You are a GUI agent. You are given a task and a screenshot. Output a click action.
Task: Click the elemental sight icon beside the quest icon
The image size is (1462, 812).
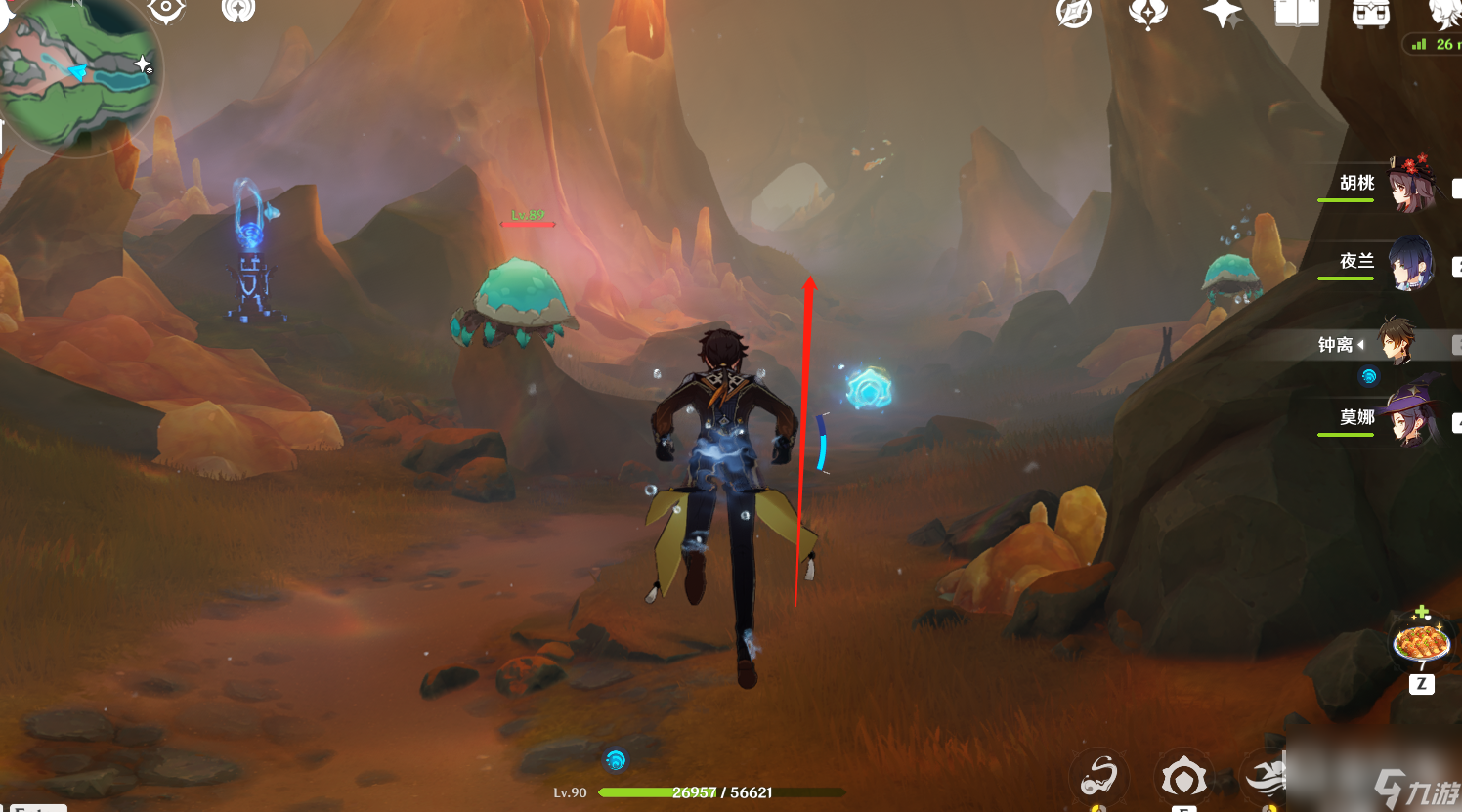coord(237,11)
